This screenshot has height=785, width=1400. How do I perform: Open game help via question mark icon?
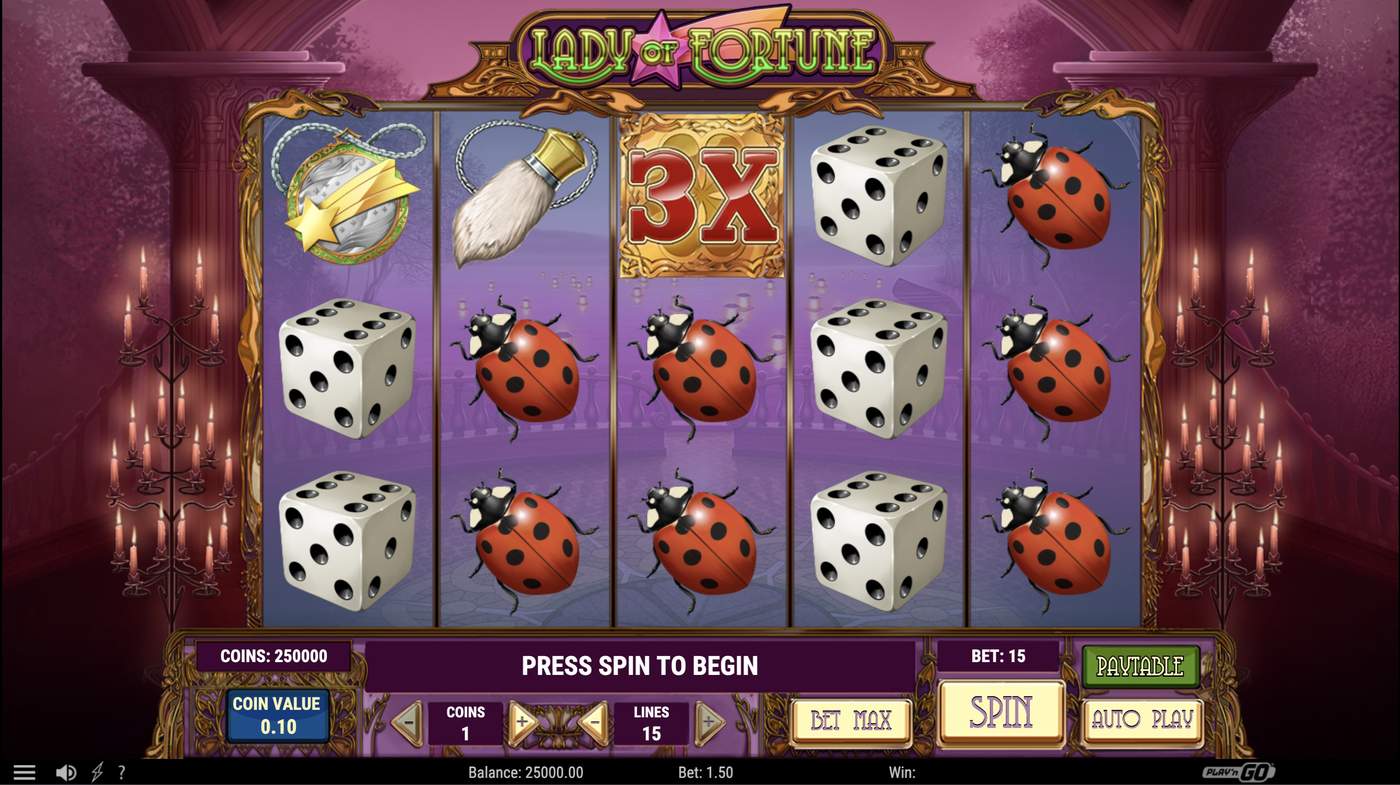pos(121,771)
